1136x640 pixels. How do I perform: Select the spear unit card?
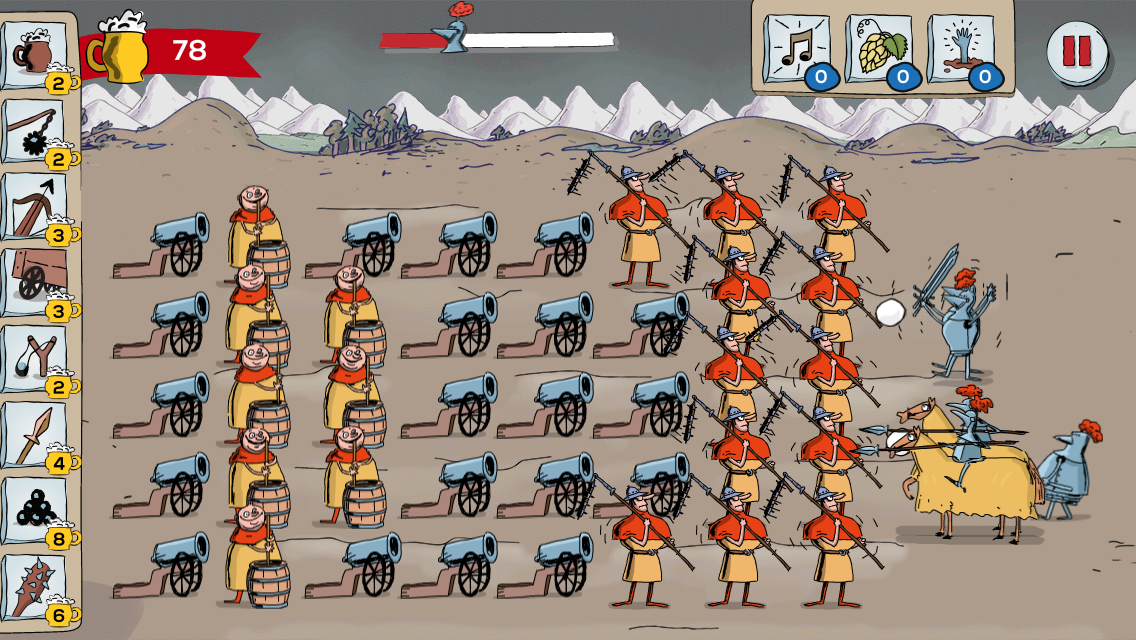36,434
